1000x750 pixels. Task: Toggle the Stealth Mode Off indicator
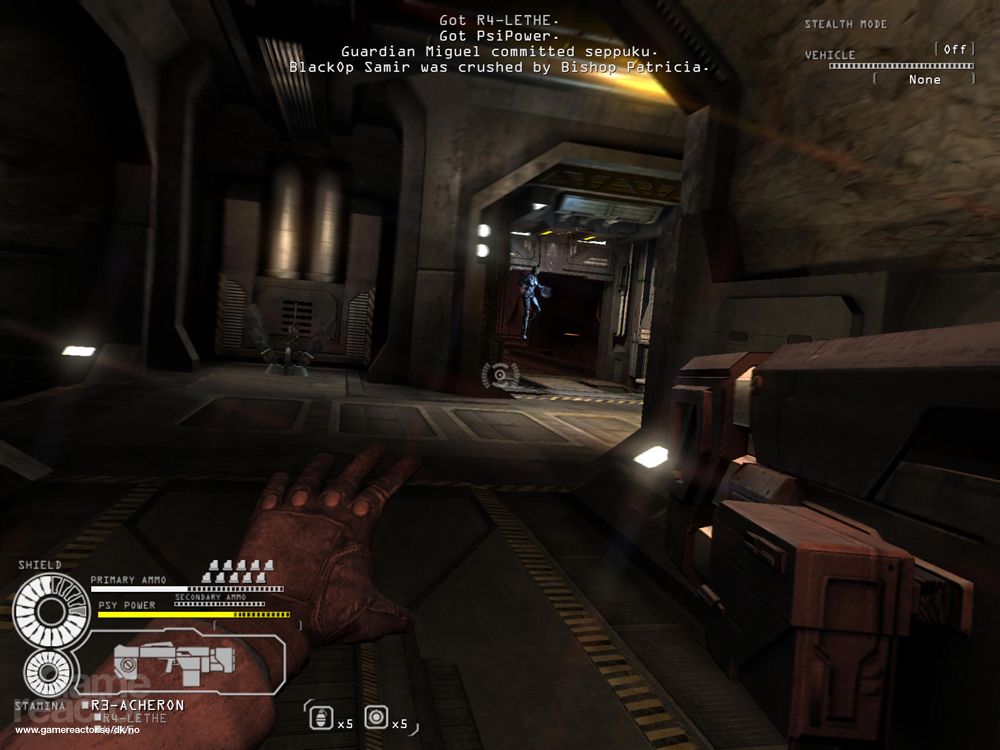[954, 49]
